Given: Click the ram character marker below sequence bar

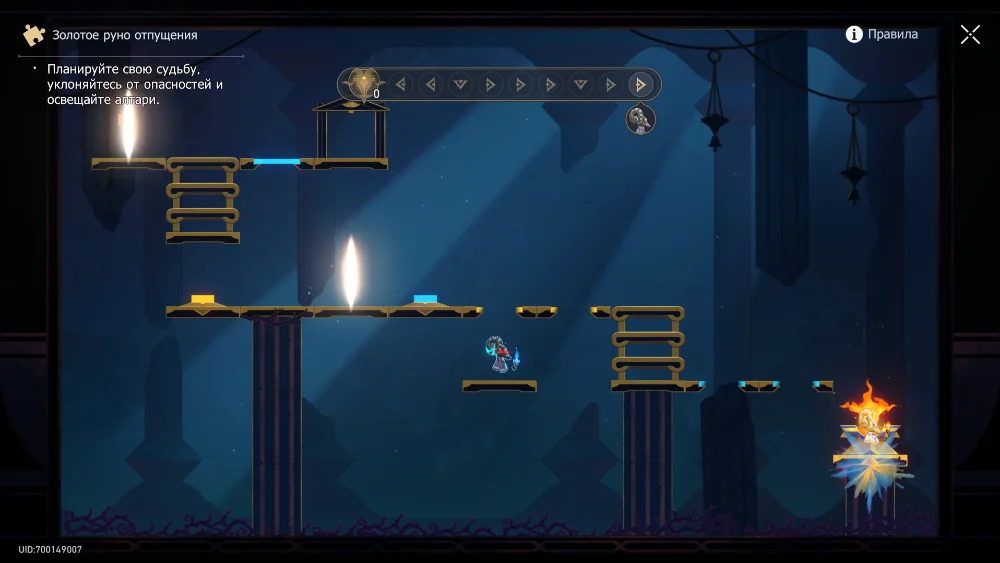Looking at the screenshot, I should [x=640, y=120].
